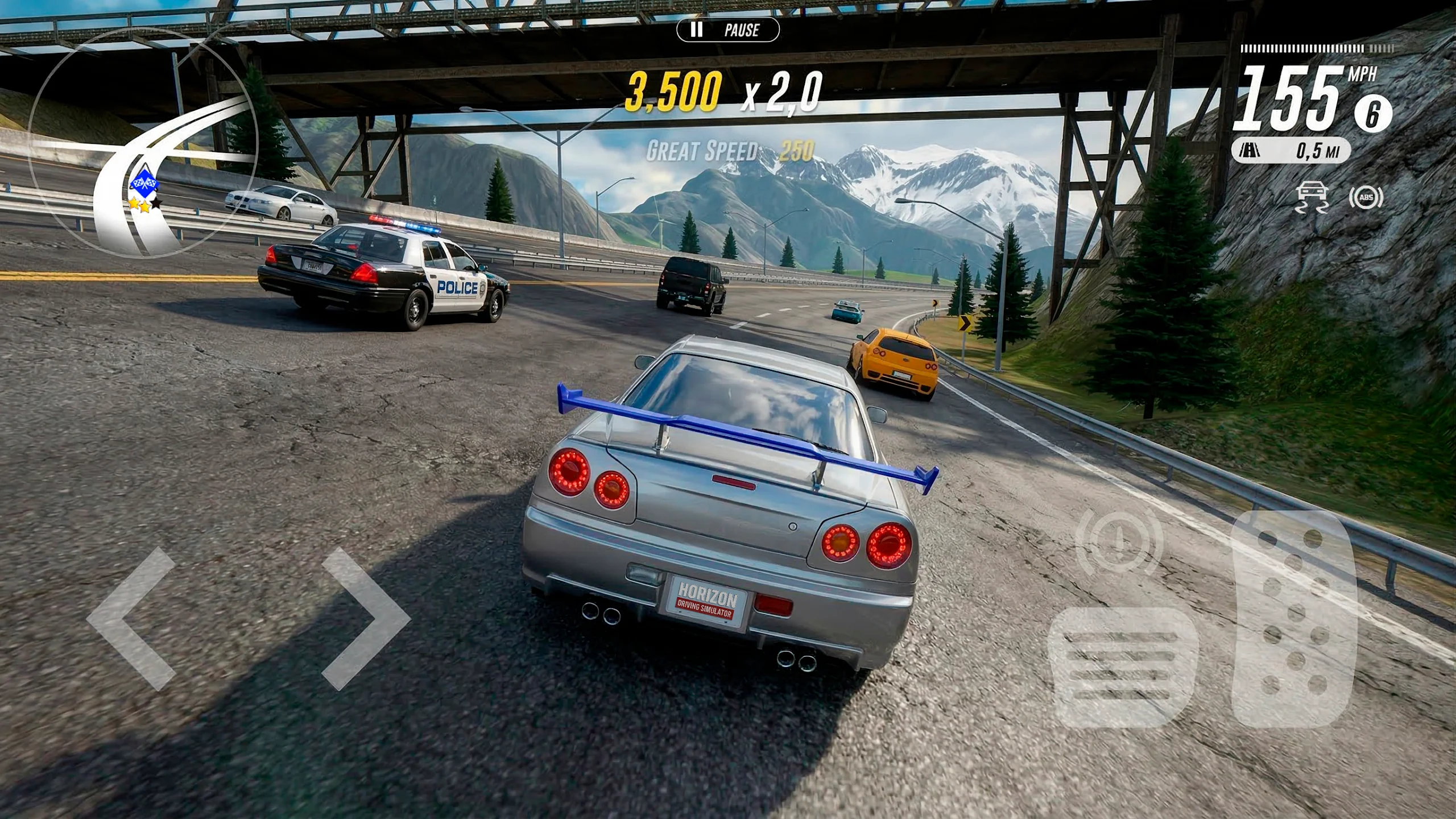Toggle the ABS indicator

click(x=1366, y=197)
